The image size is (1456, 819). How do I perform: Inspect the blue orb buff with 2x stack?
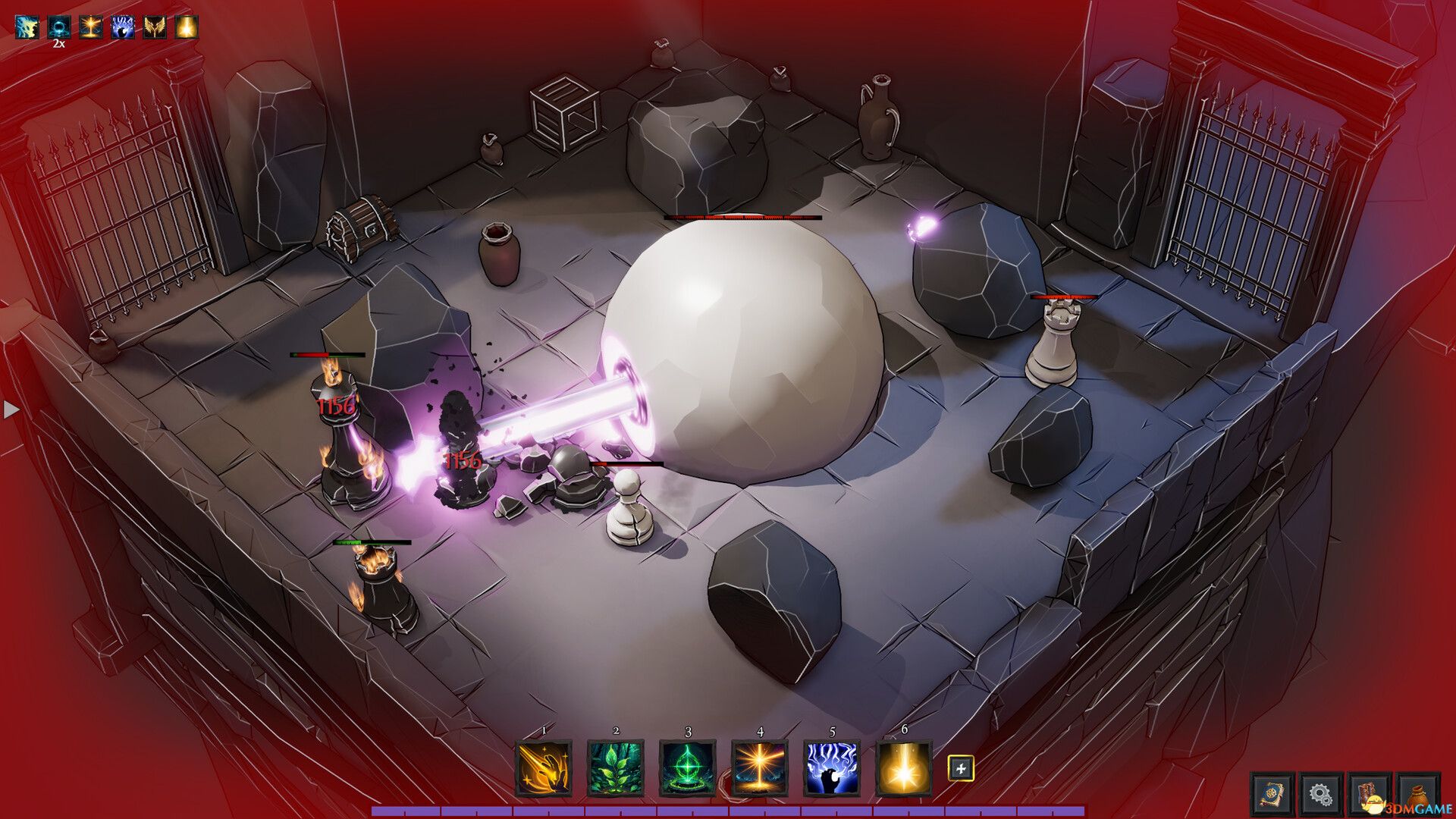59,27
